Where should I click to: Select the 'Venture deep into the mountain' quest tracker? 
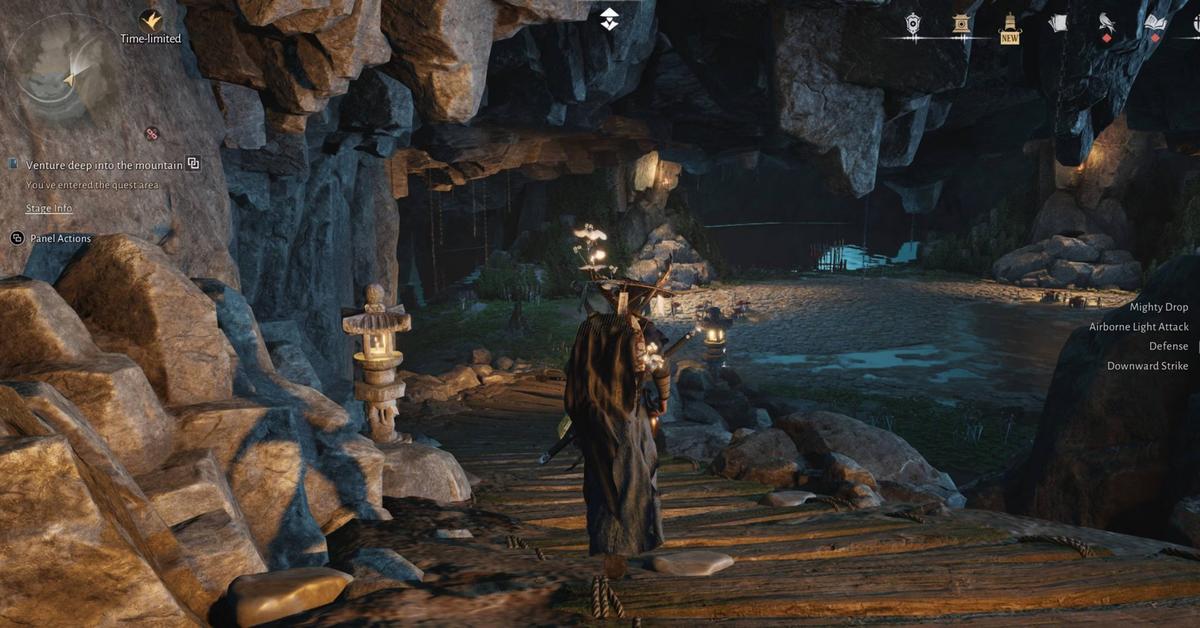pos(104,164)
